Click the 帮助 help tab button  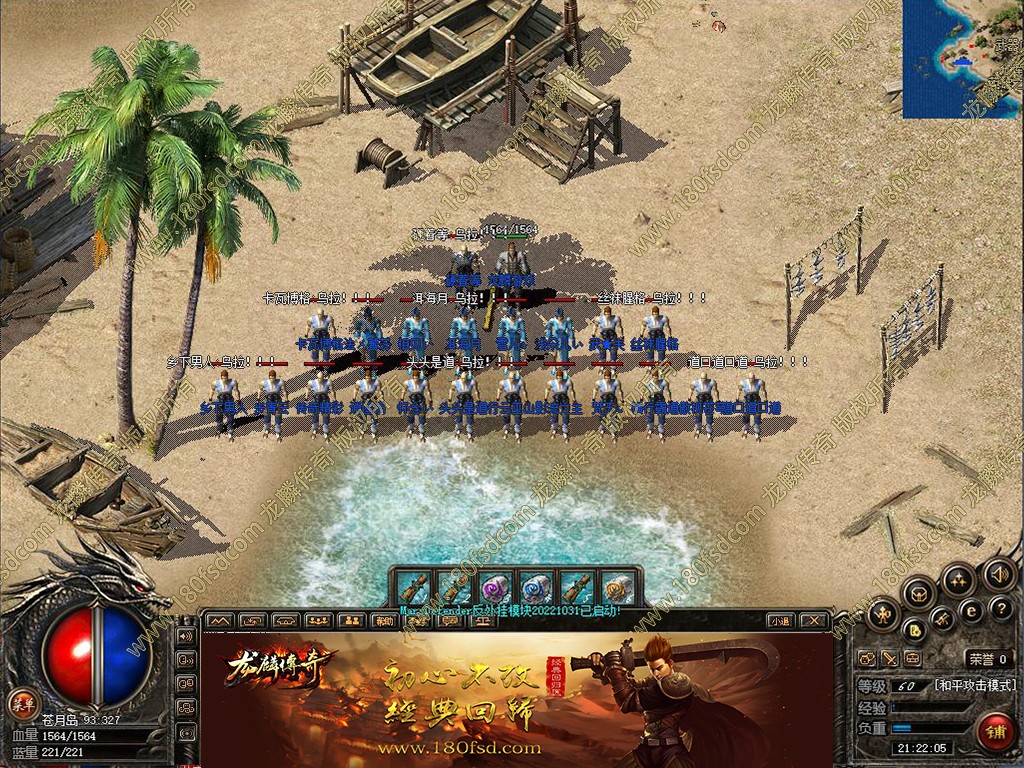(x=383, y=621)
